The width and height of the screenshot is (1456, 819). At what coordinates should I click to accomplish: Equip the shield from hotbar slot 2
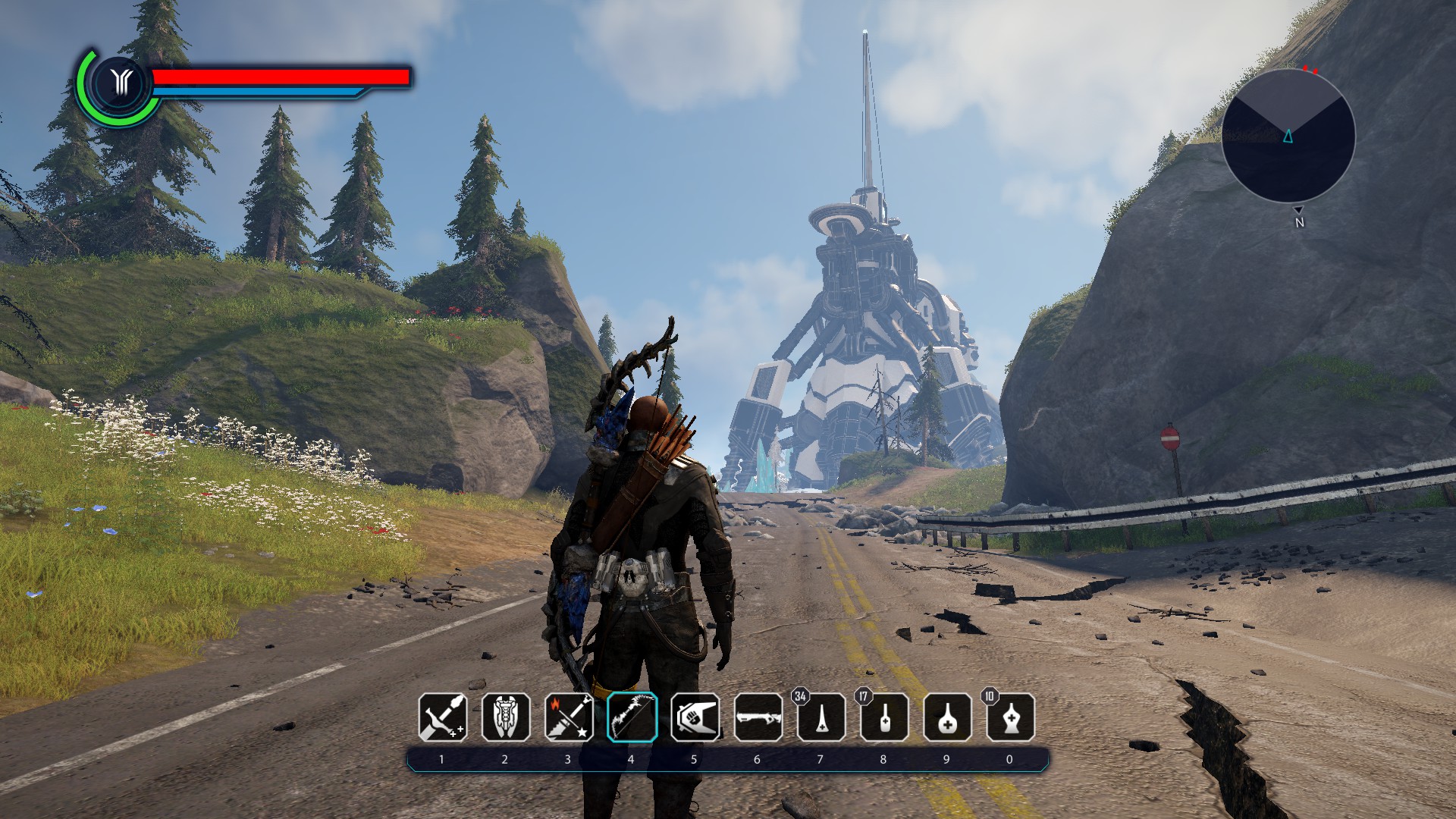(506, 717)
